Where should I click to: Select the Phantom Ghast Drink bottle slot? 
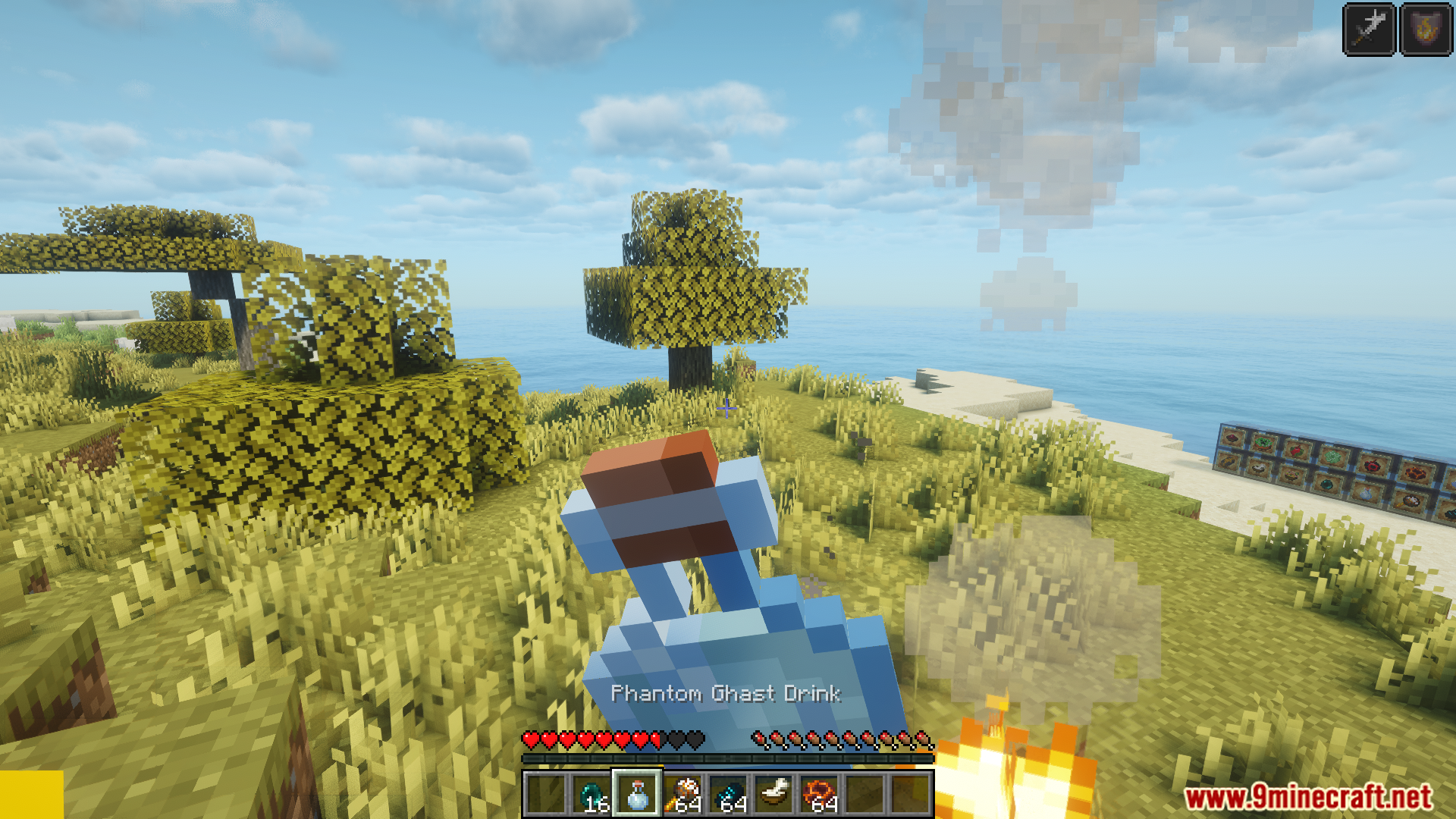(637, 794)
